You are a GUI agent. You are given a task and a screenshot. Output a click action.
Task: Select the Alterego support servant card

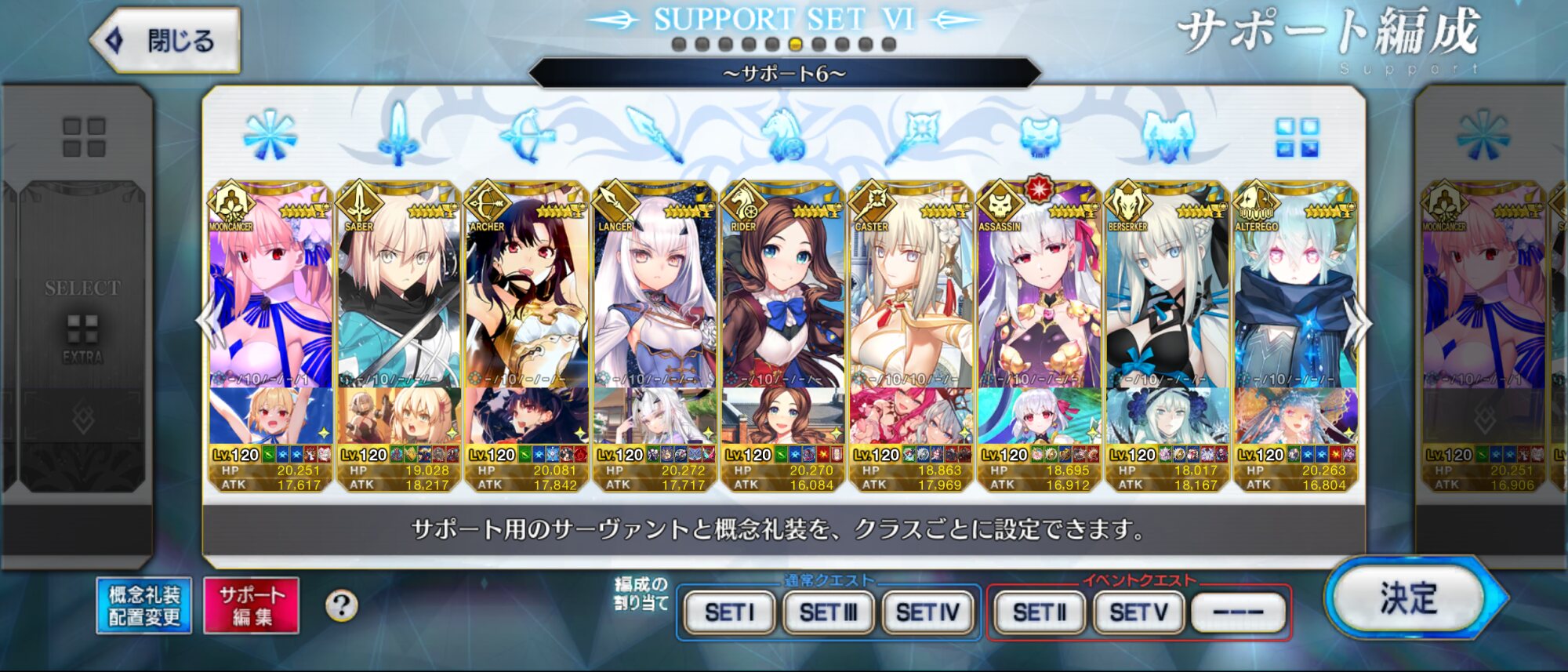pyautogui.click(x=1296, y=314)
